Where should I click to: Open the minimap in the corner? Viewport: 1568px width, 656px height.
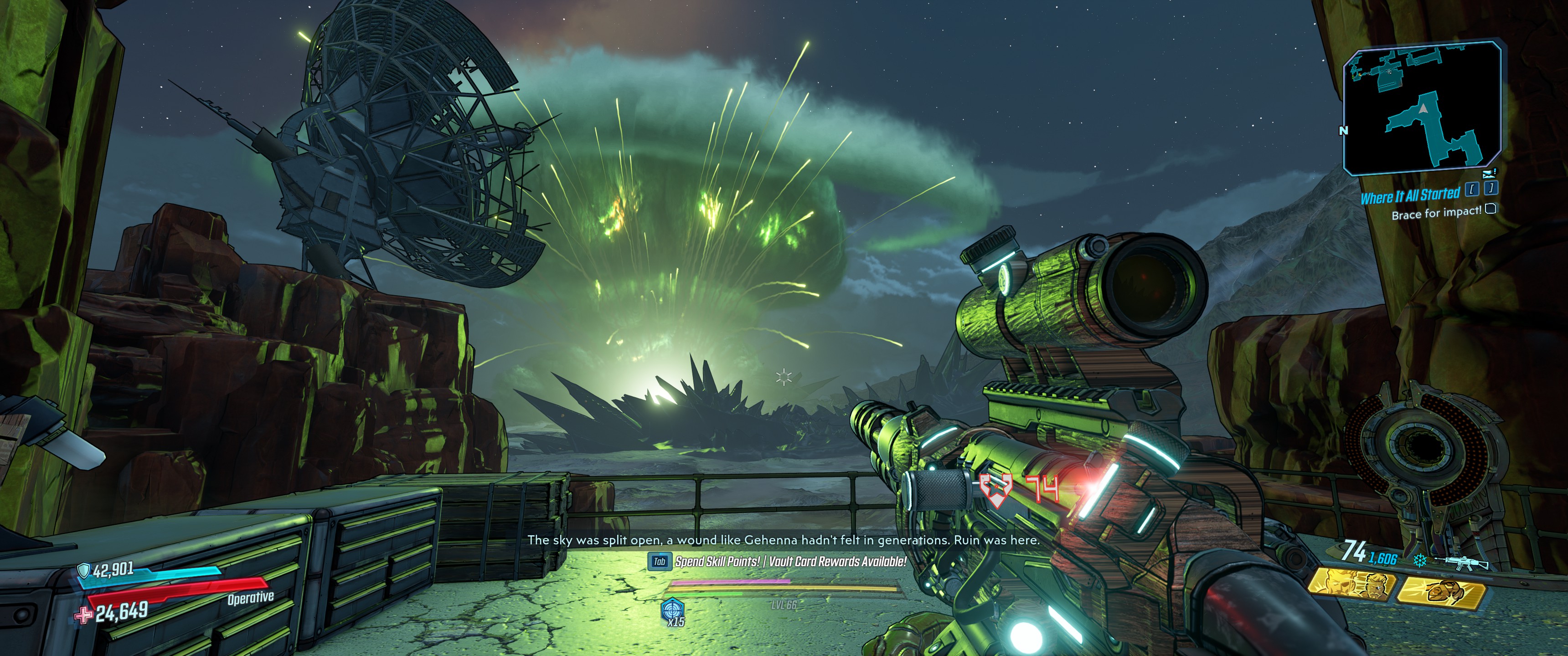point(1422,108)
